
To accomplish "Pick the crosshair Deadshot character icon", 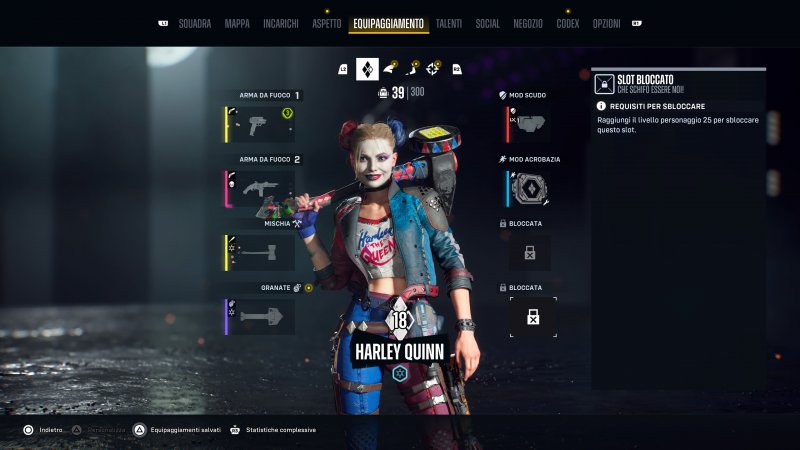I will pyautogui.click(x=433, y=69).
